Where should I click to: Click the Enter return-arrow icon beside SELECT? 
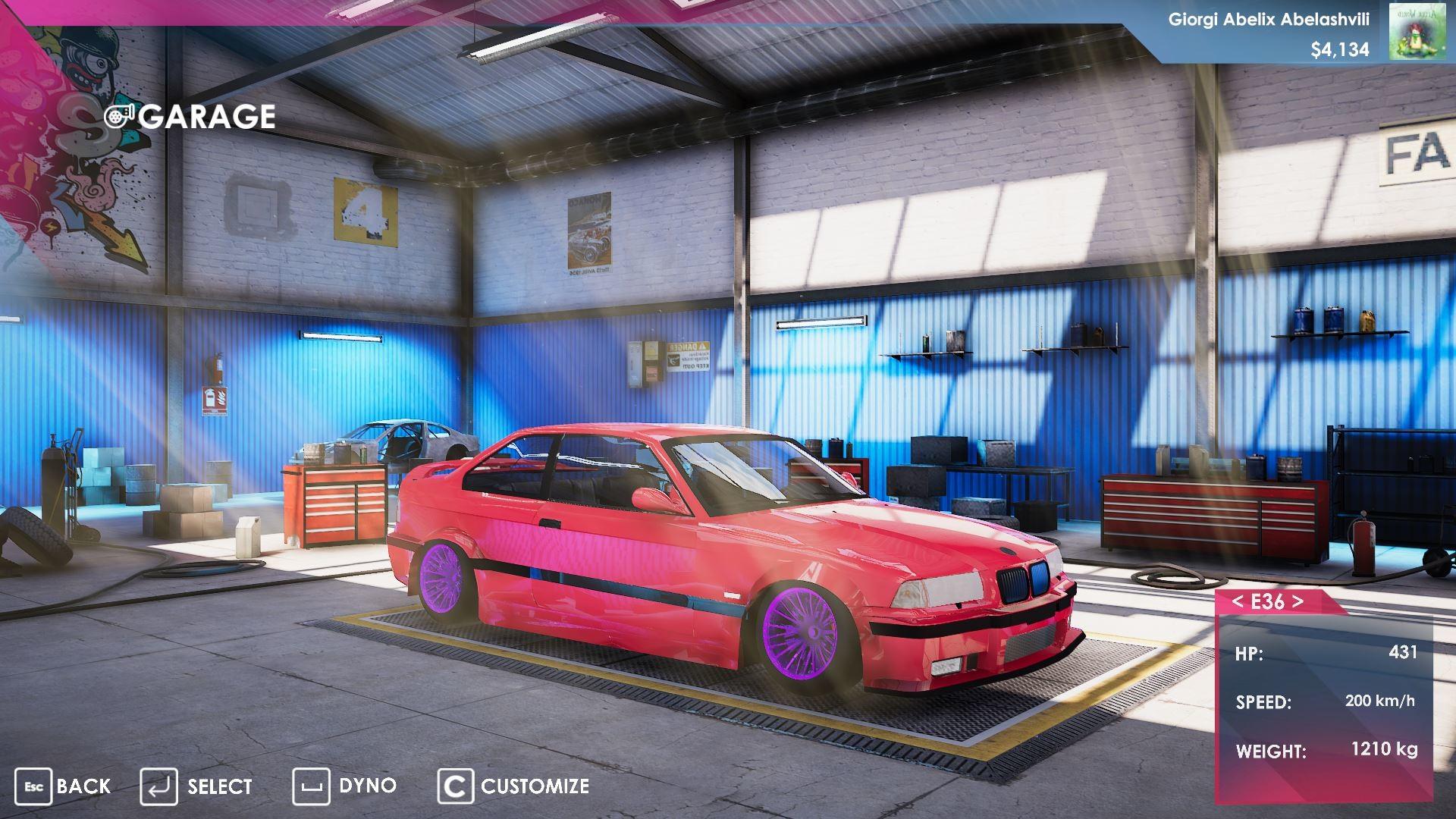[159, 786]
